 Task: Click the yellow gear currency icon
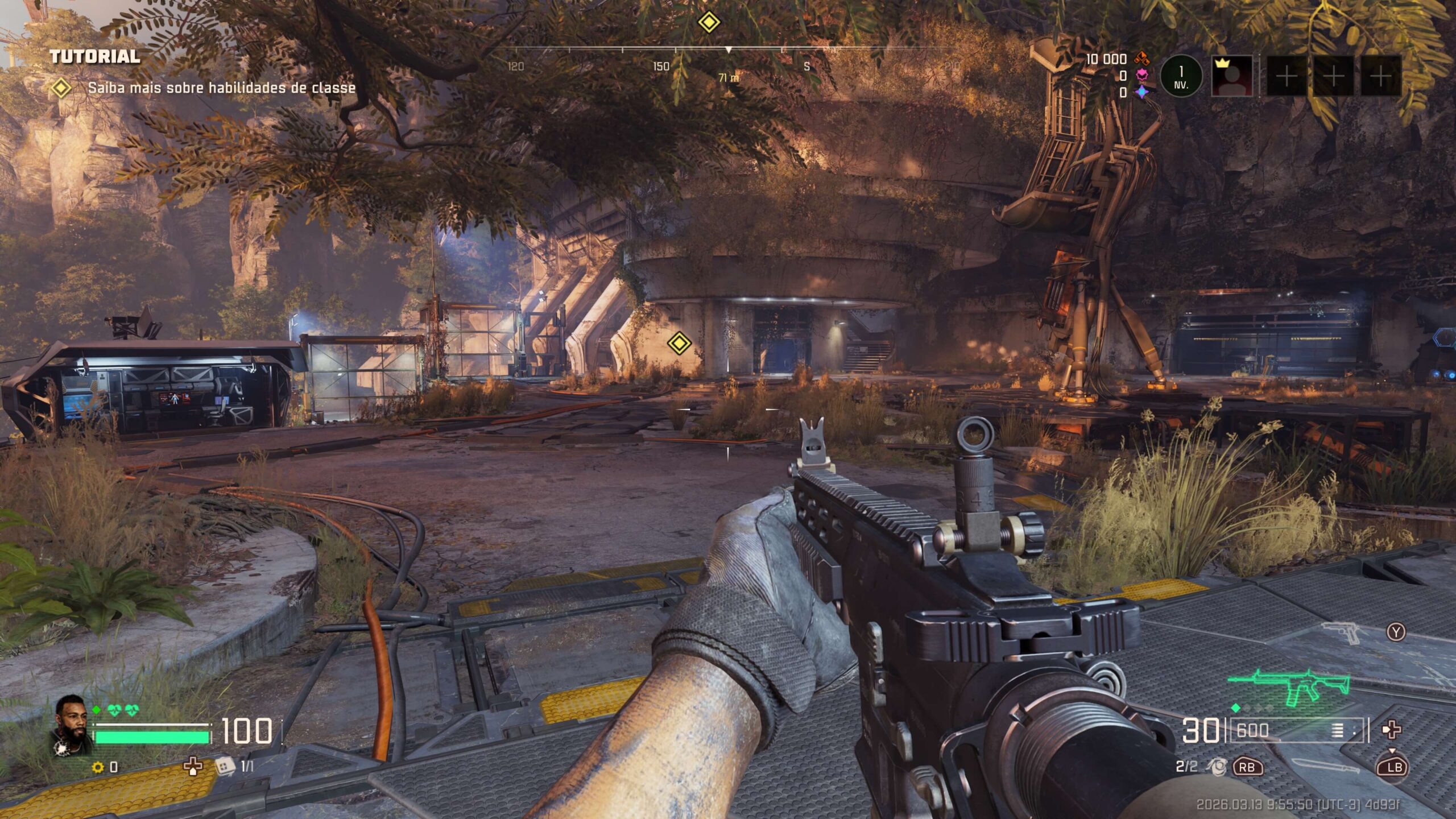98,767
